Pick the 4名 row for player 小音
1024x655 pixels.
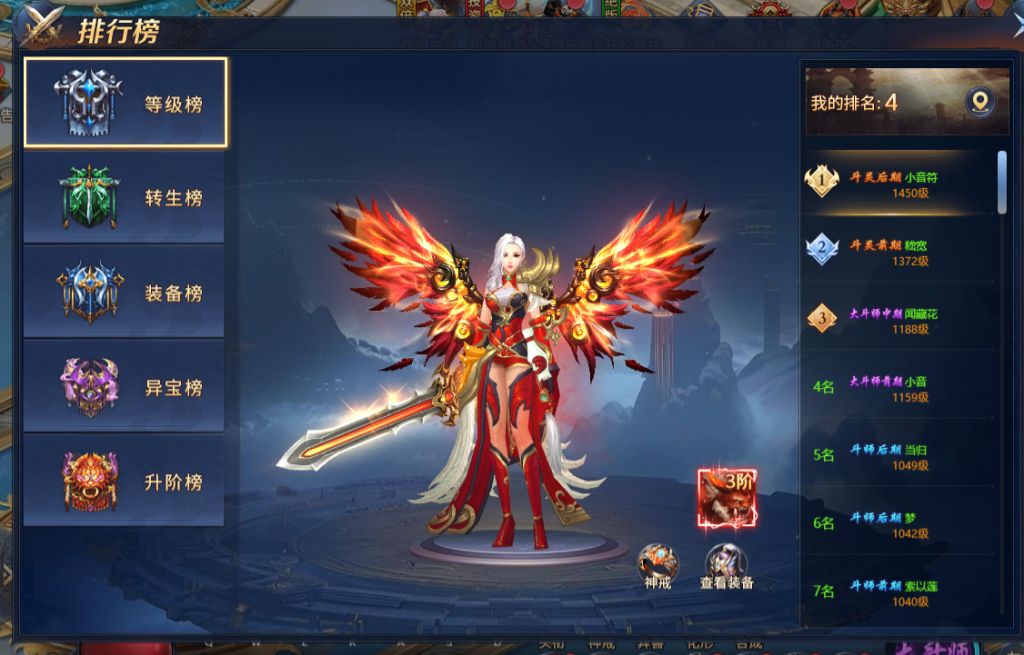pyautogui.click(x=895, y=388)
